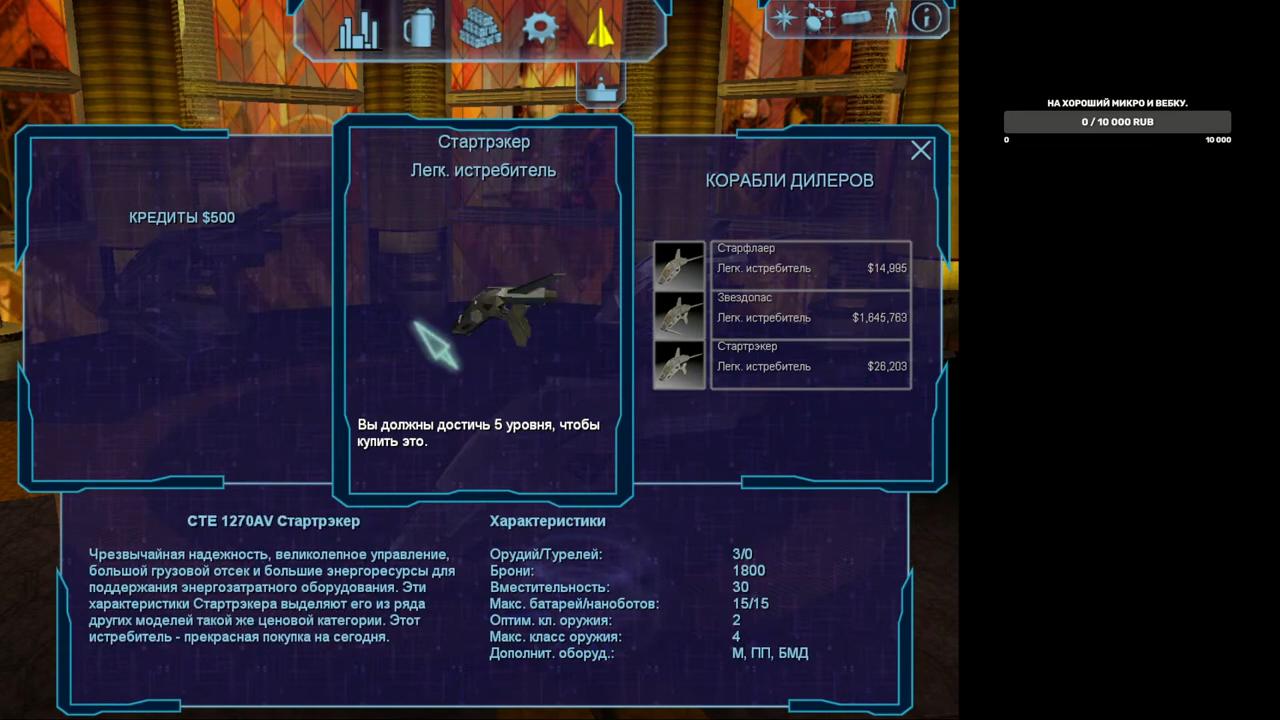Click the donation goal bar 0 / 10 000 RUB

click(x=1117, y=122)
